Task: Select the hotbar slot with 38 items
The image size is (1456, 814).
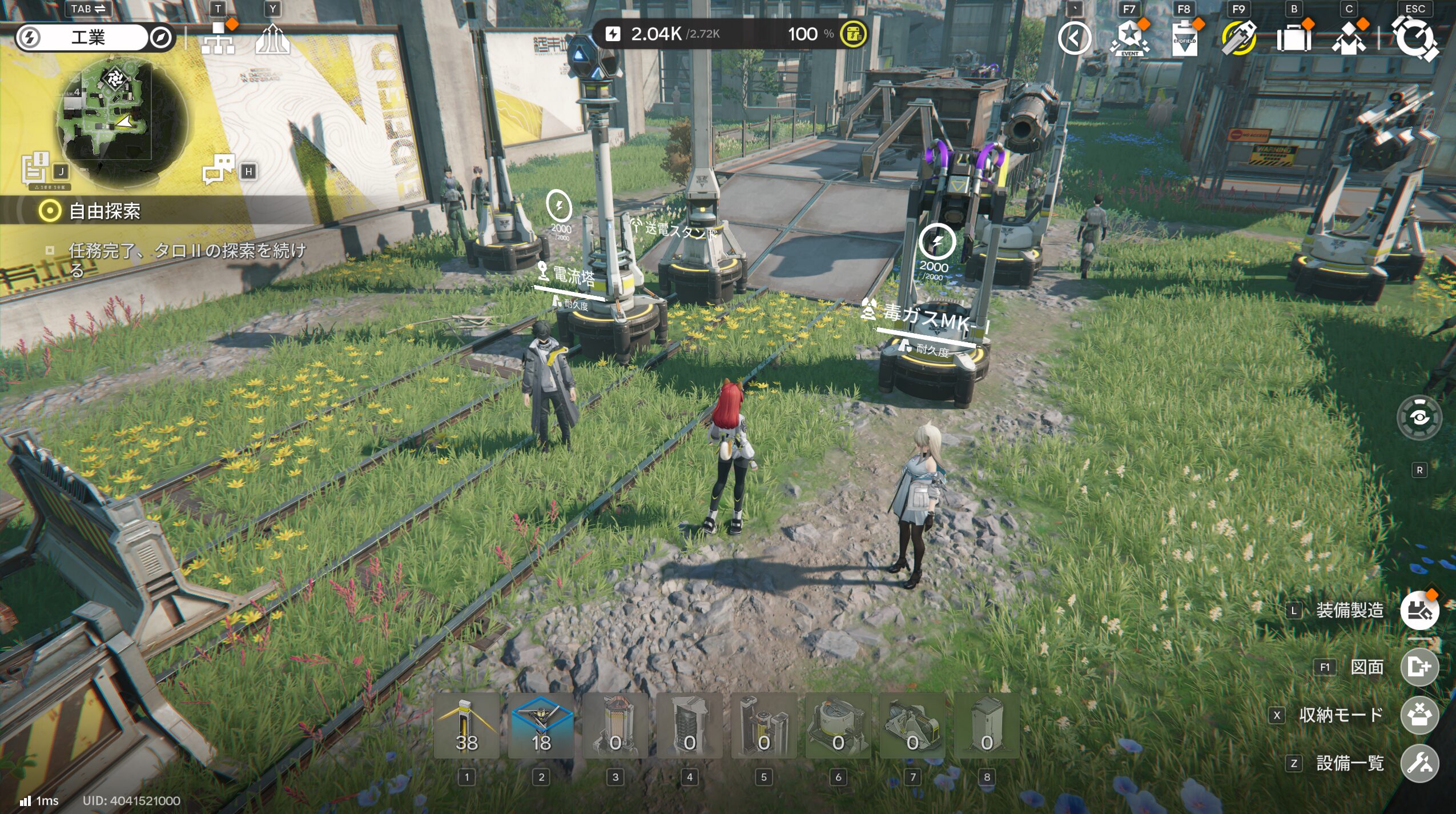Action: tap(466, 726)
